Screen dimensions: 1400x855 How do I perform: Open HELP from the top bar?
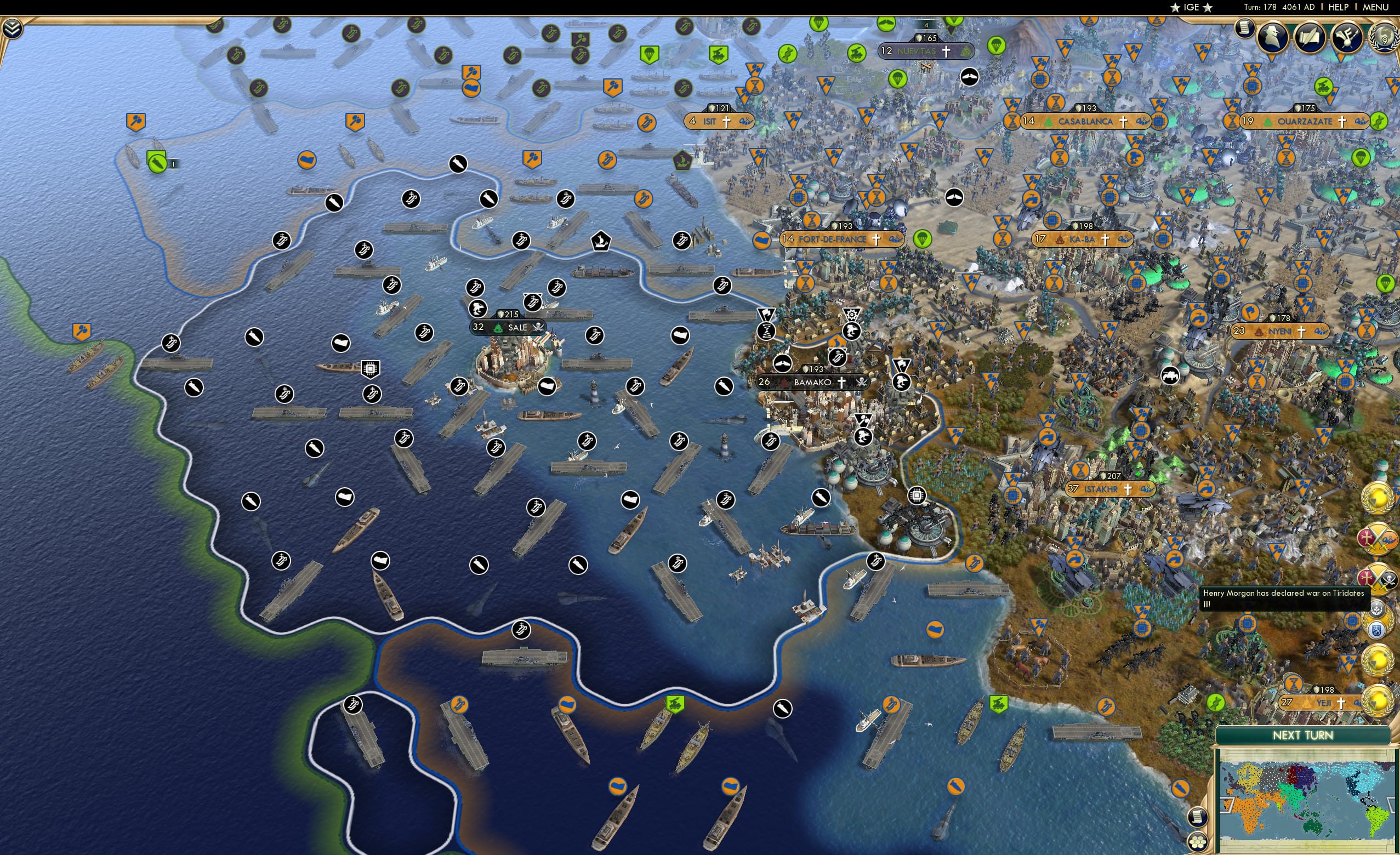(1339, 7)
